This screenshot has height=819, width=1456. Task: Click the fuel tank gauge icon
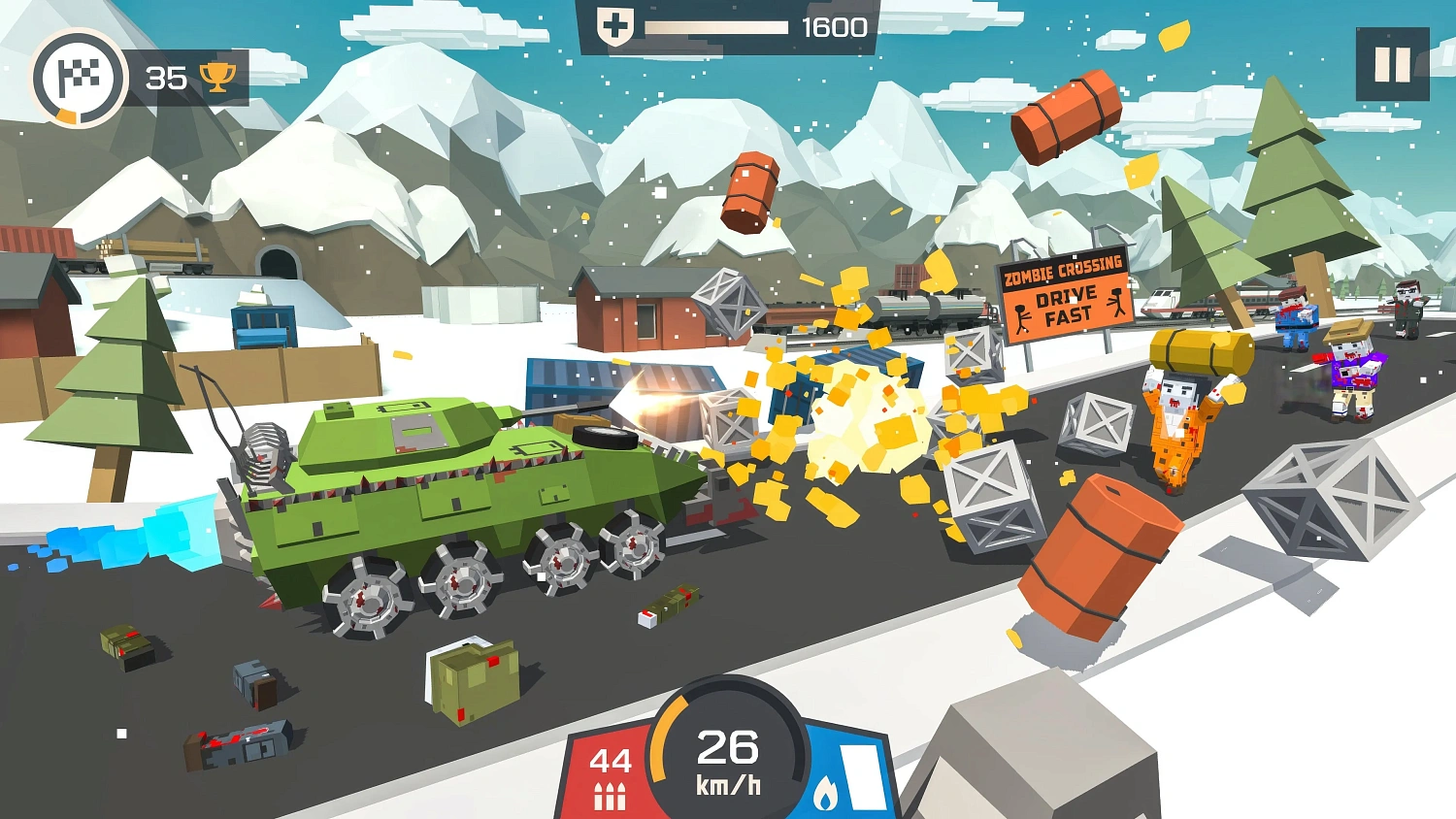coord(861,777)
